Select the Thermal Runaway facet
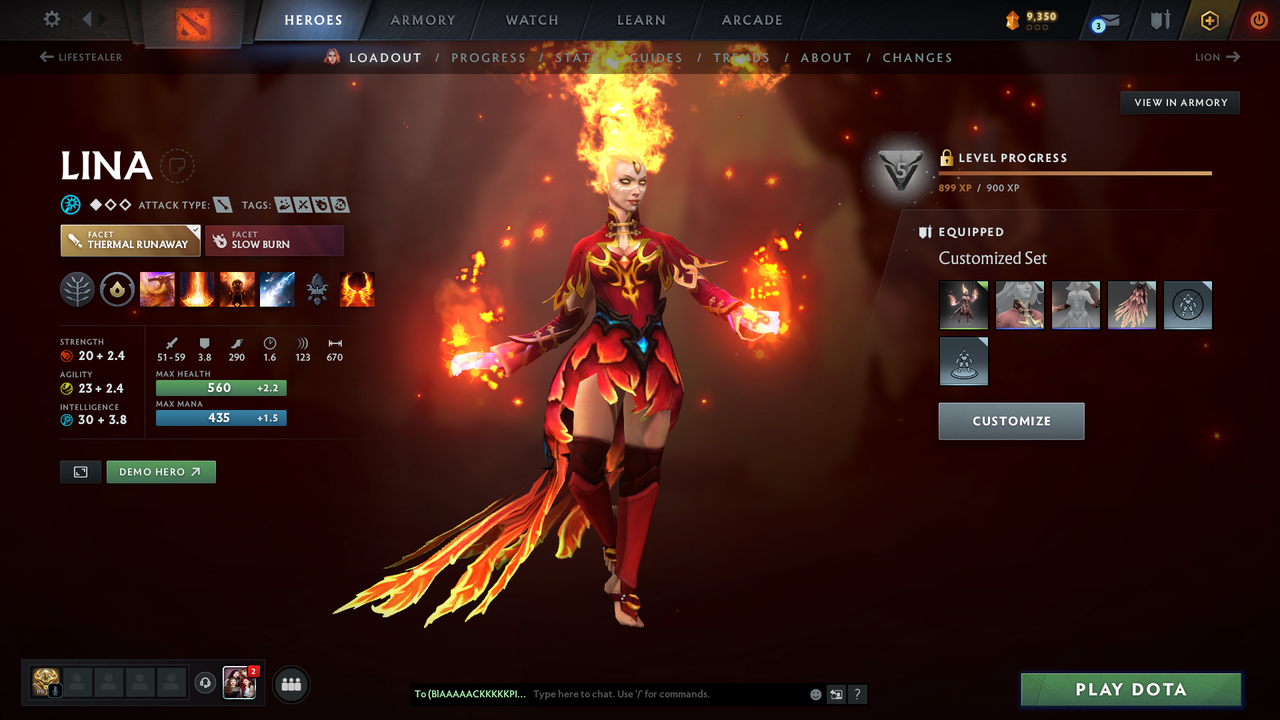Viewport: 1280px width, 720px height. (130, 240)
